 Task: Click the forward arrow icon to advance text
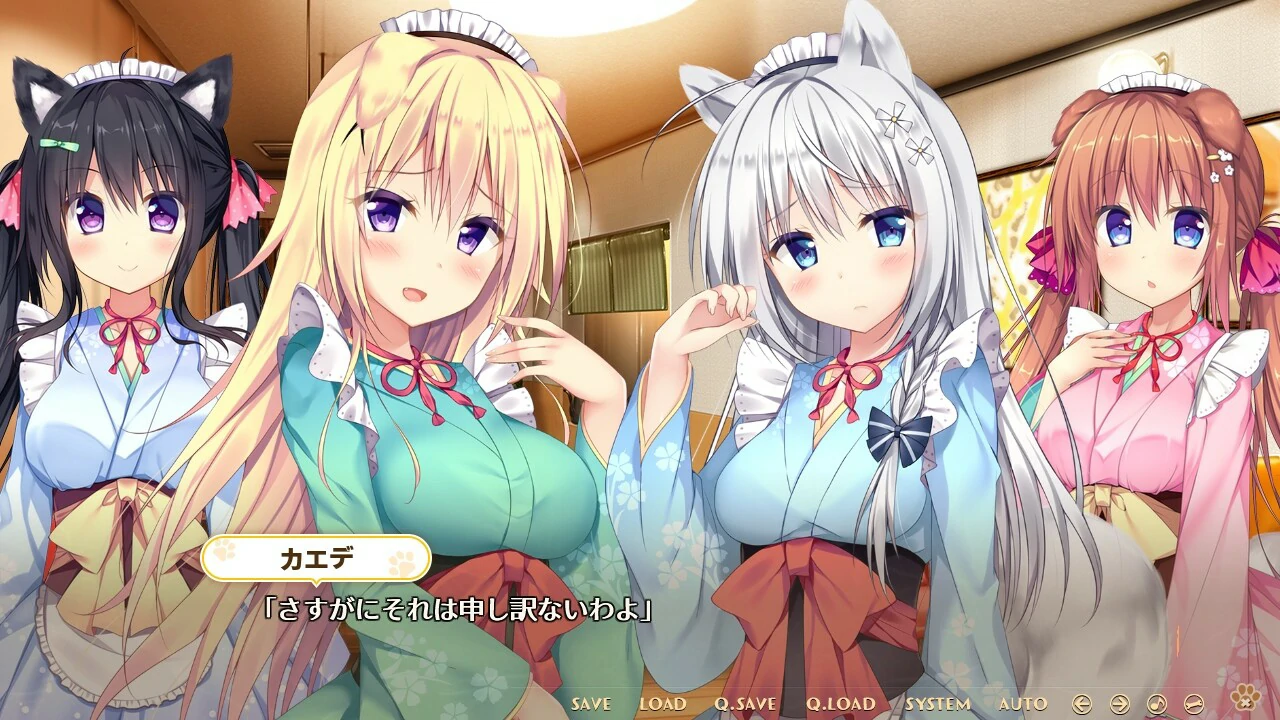pyautogui.click(x=1120, y=704)
